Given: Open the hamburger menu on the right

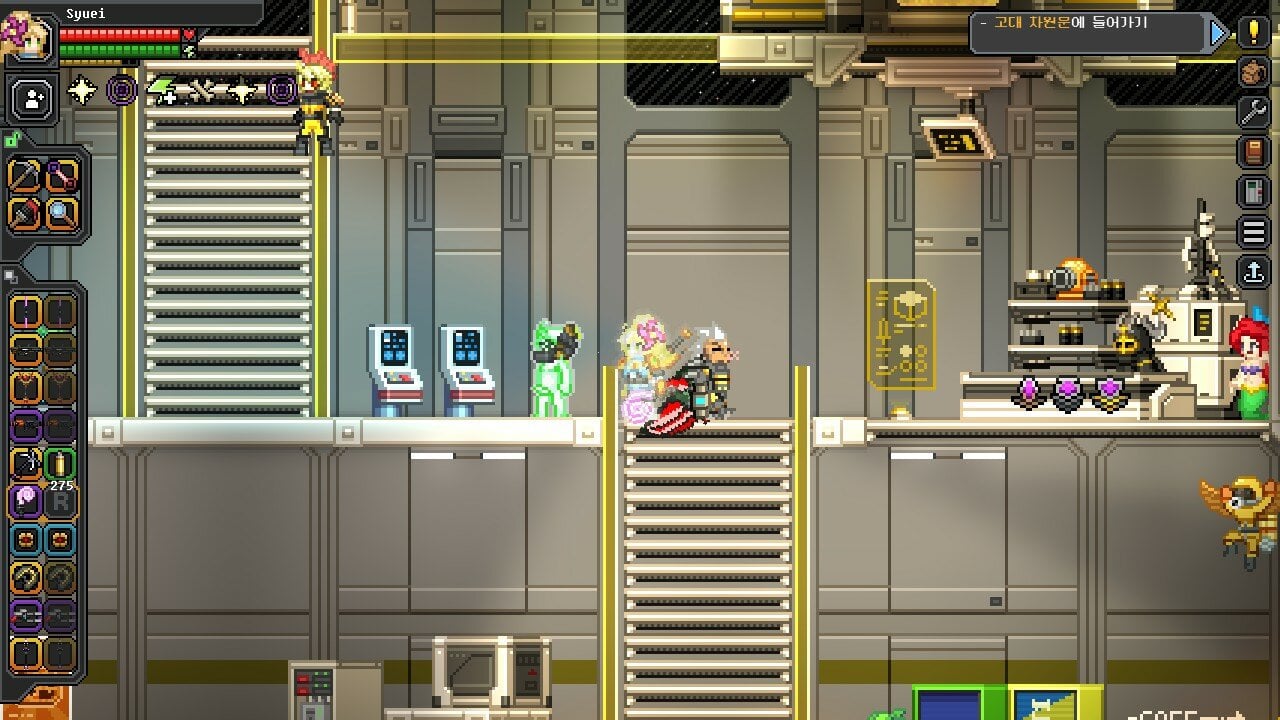Looking at the screenshot, I should point(1253,232).
